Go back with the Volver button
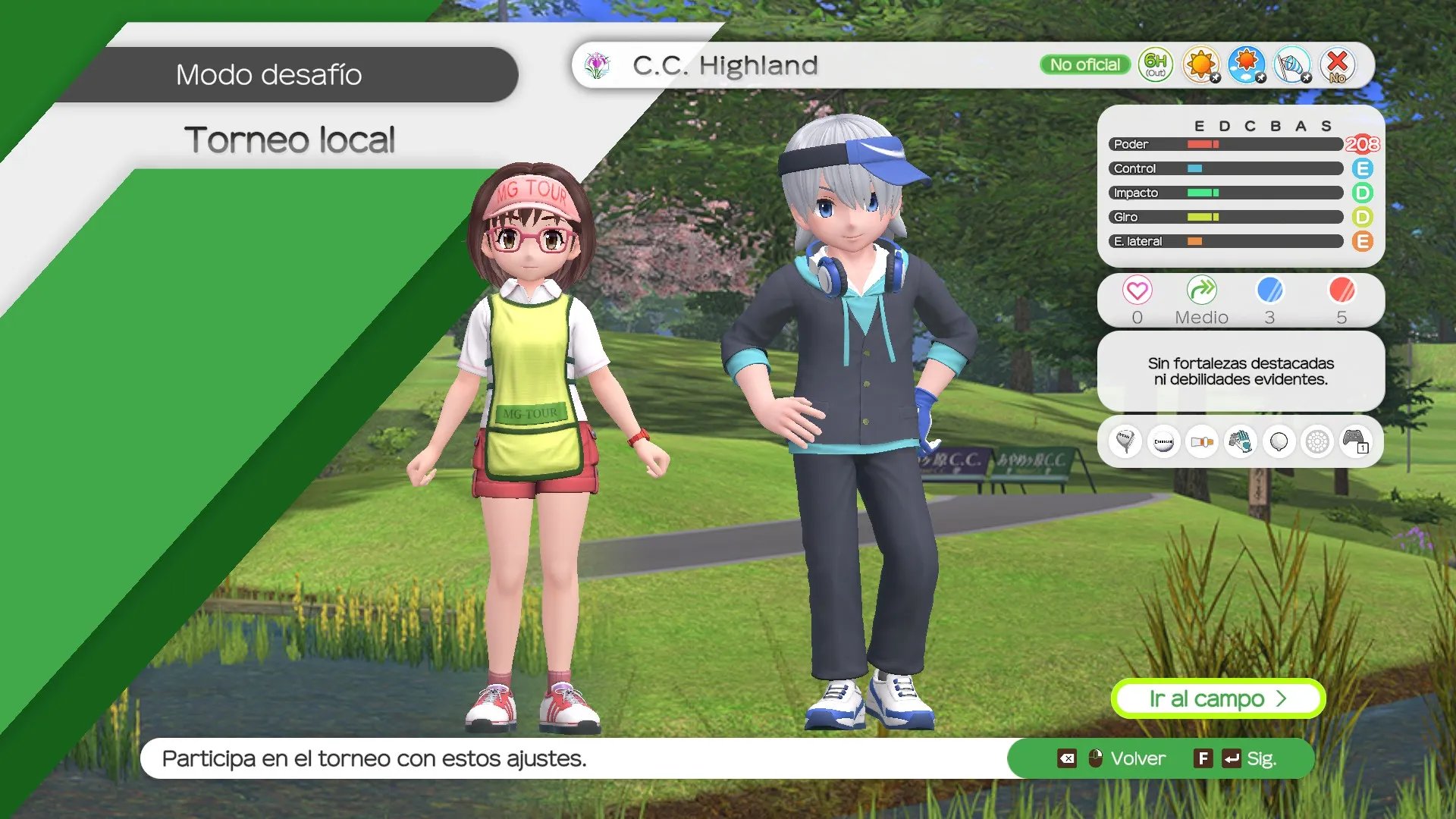 [x=1137, y=758]
